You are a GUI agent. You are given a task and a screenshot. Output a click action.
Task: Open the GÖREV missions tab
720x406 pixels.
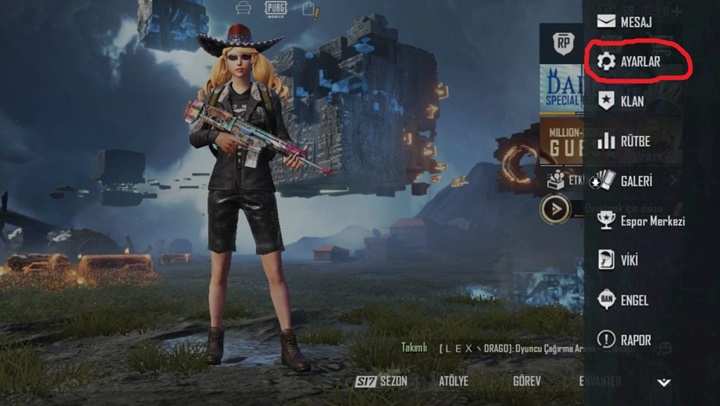point(526,382)
